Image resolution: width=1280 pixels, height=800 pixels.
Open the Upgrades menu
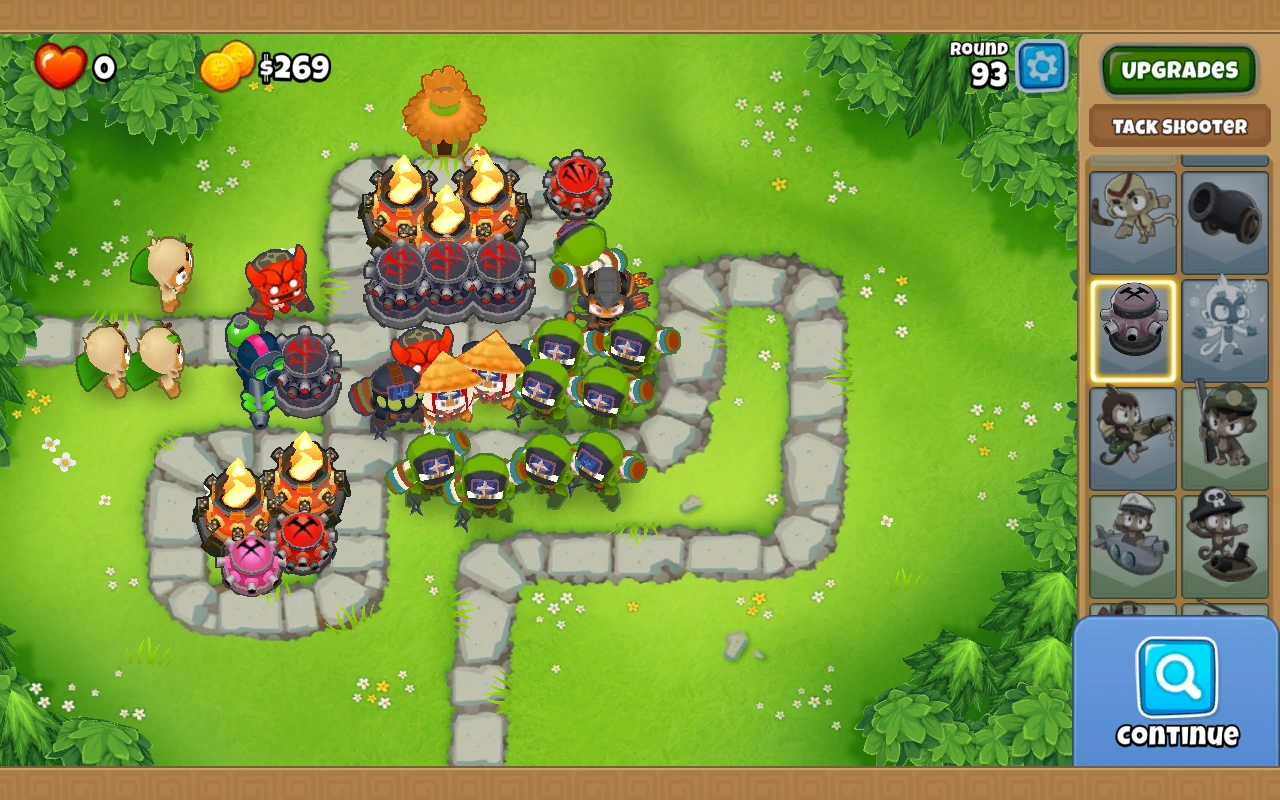point(1178,70)
